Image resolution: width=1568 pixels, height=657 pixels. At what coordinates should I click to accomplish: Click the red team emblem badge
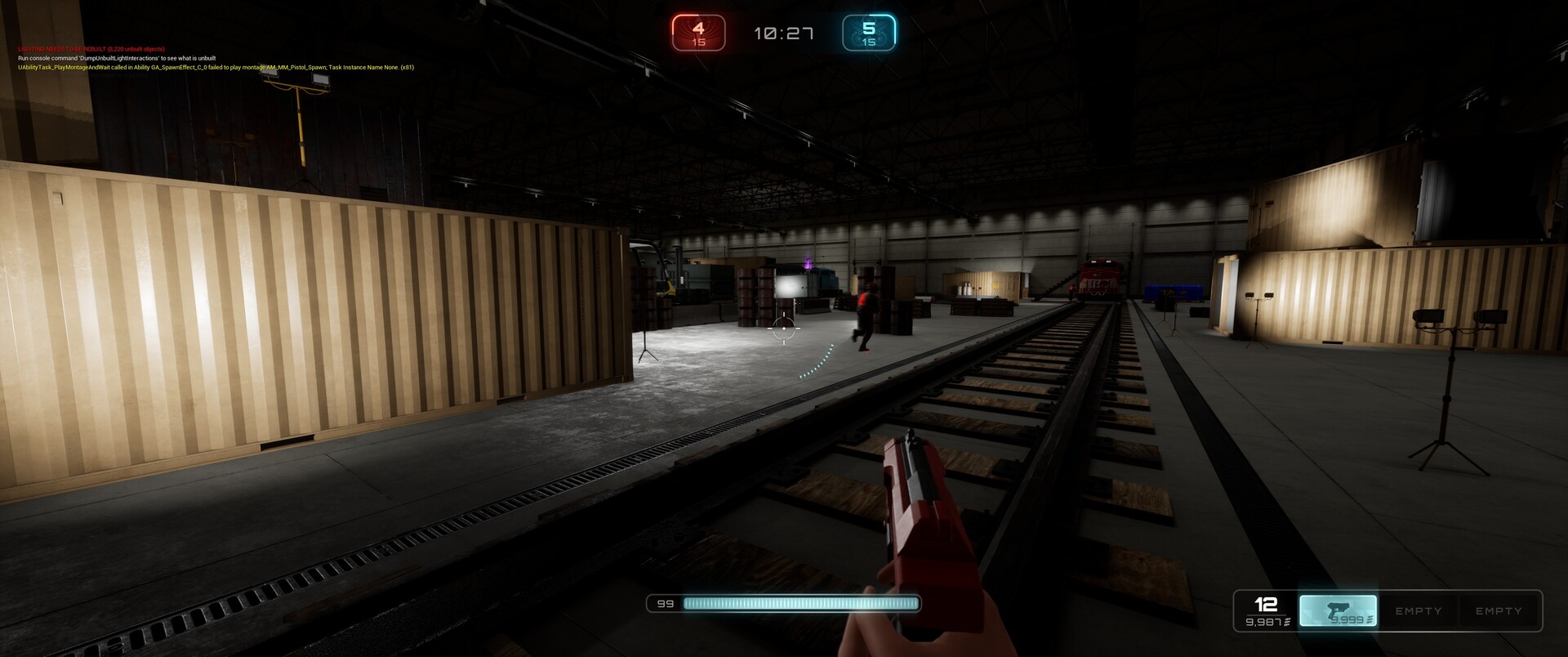tap(697, 33)
